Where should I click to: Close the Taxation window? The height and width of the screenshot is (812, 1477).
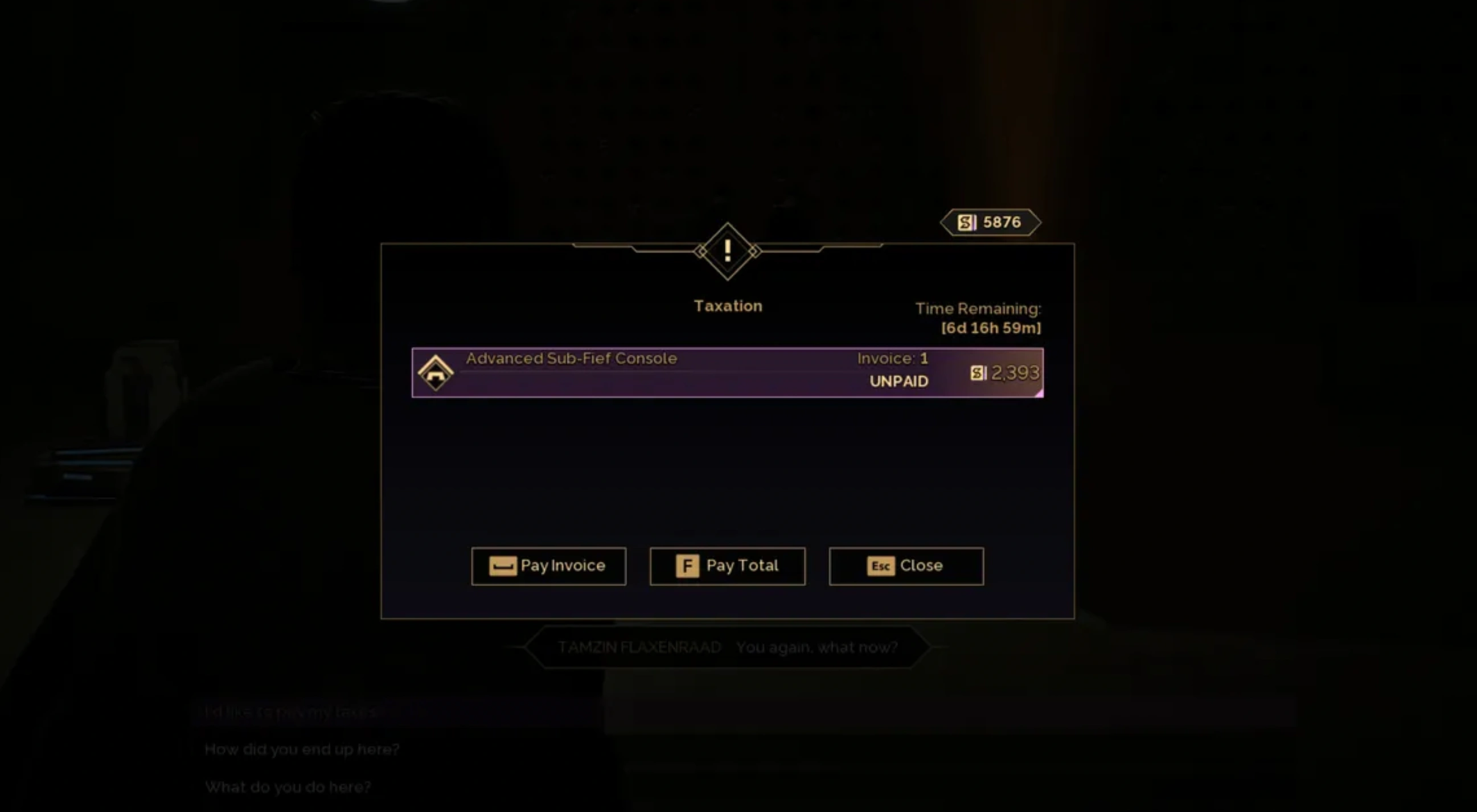point(906,566)
